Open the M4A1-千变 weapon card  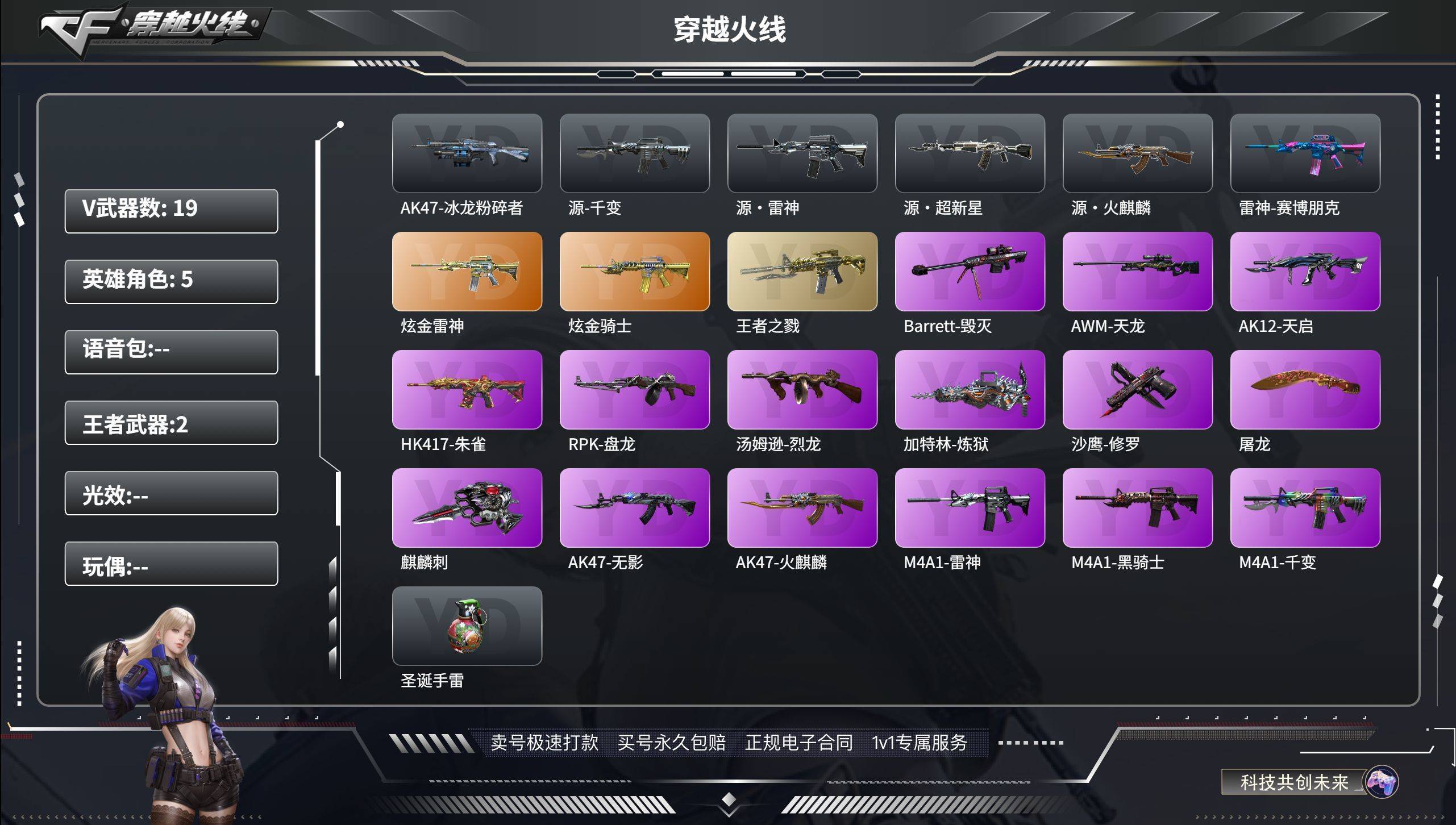coord(1304,508)
